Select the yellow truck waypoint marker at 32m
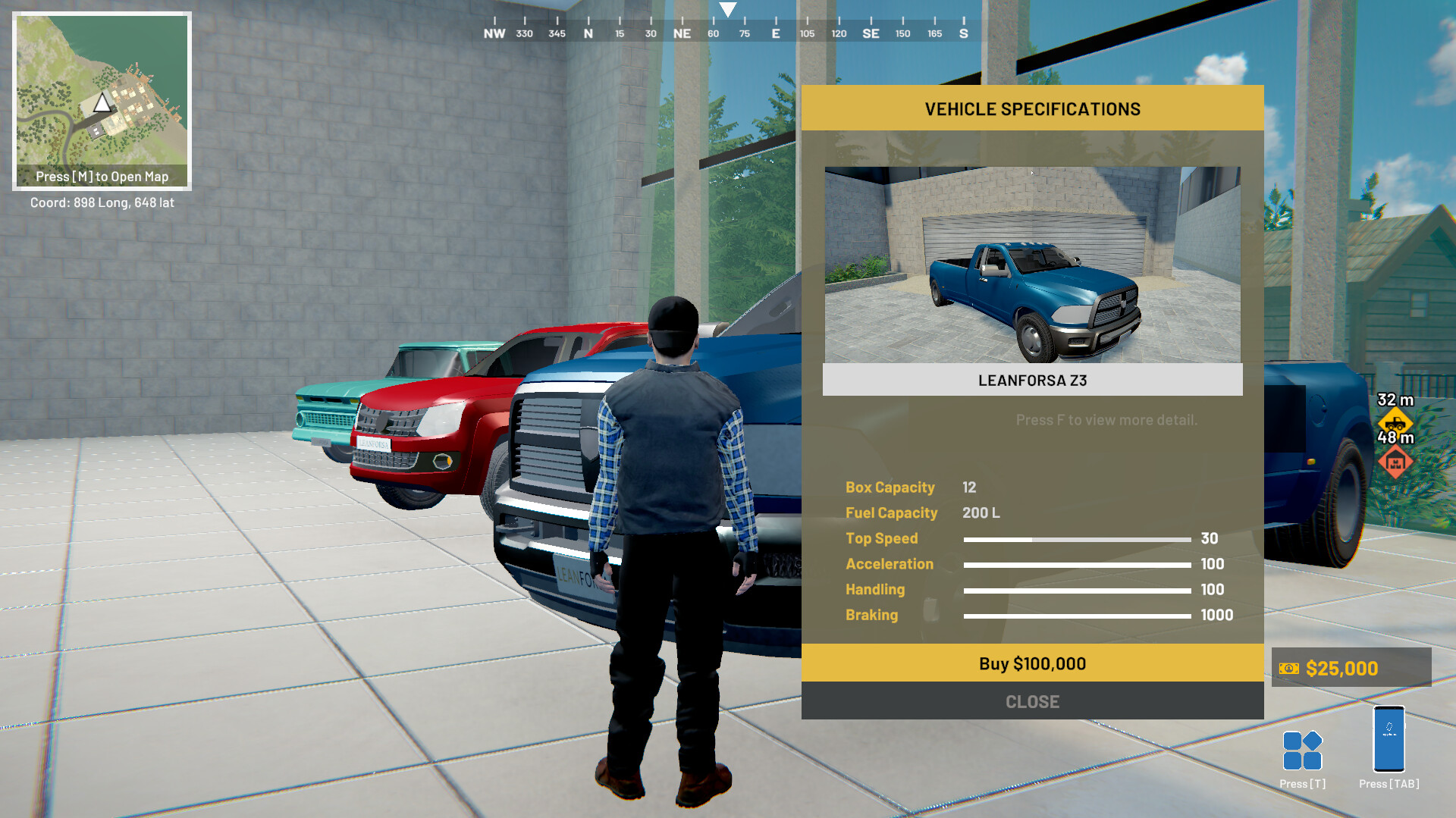This screenshot has height=818, width=1456. 1398,421
